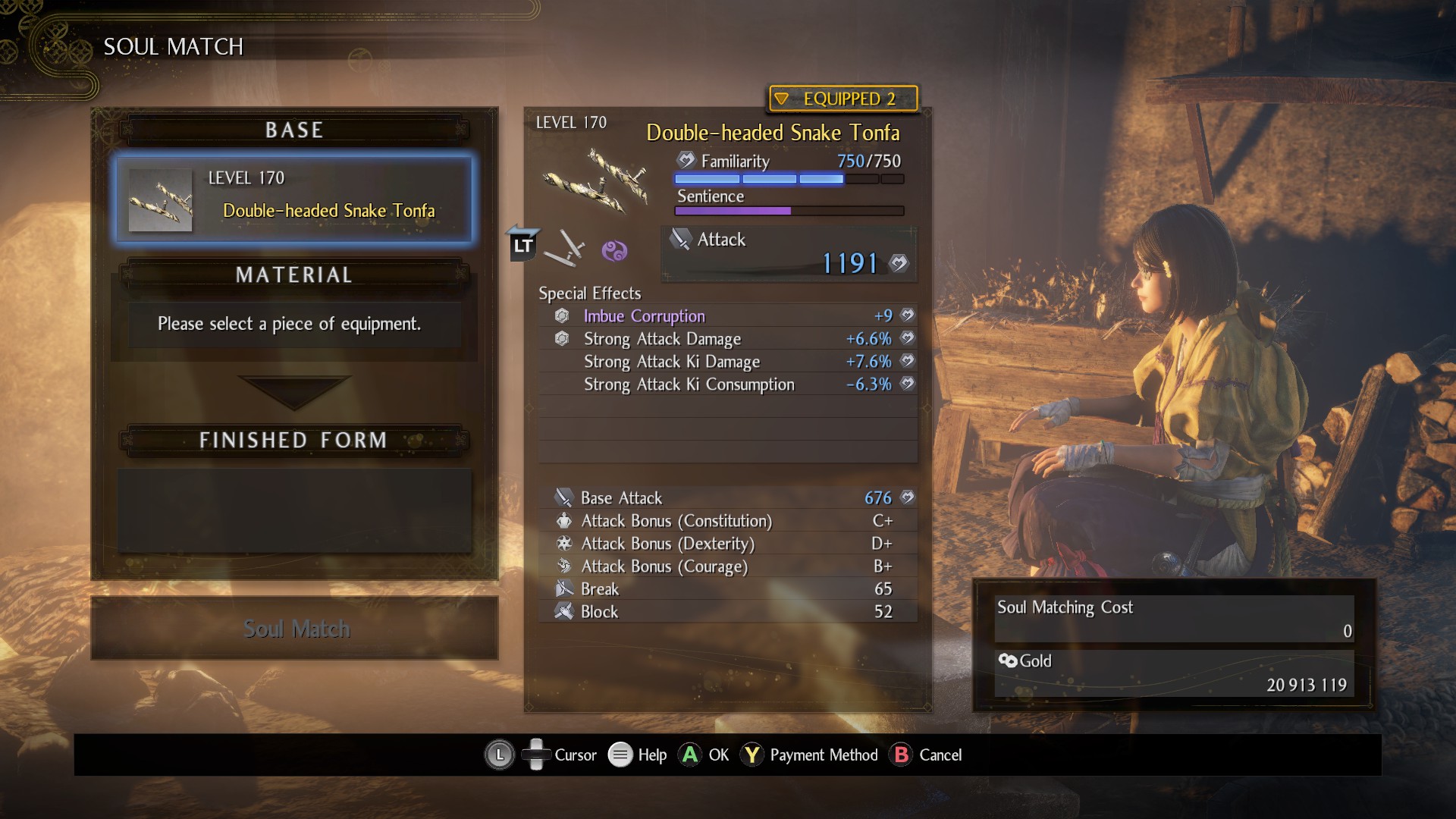
Task: Select the Double-headed Snake Tonfa base slot
Action: click(294, 199)
